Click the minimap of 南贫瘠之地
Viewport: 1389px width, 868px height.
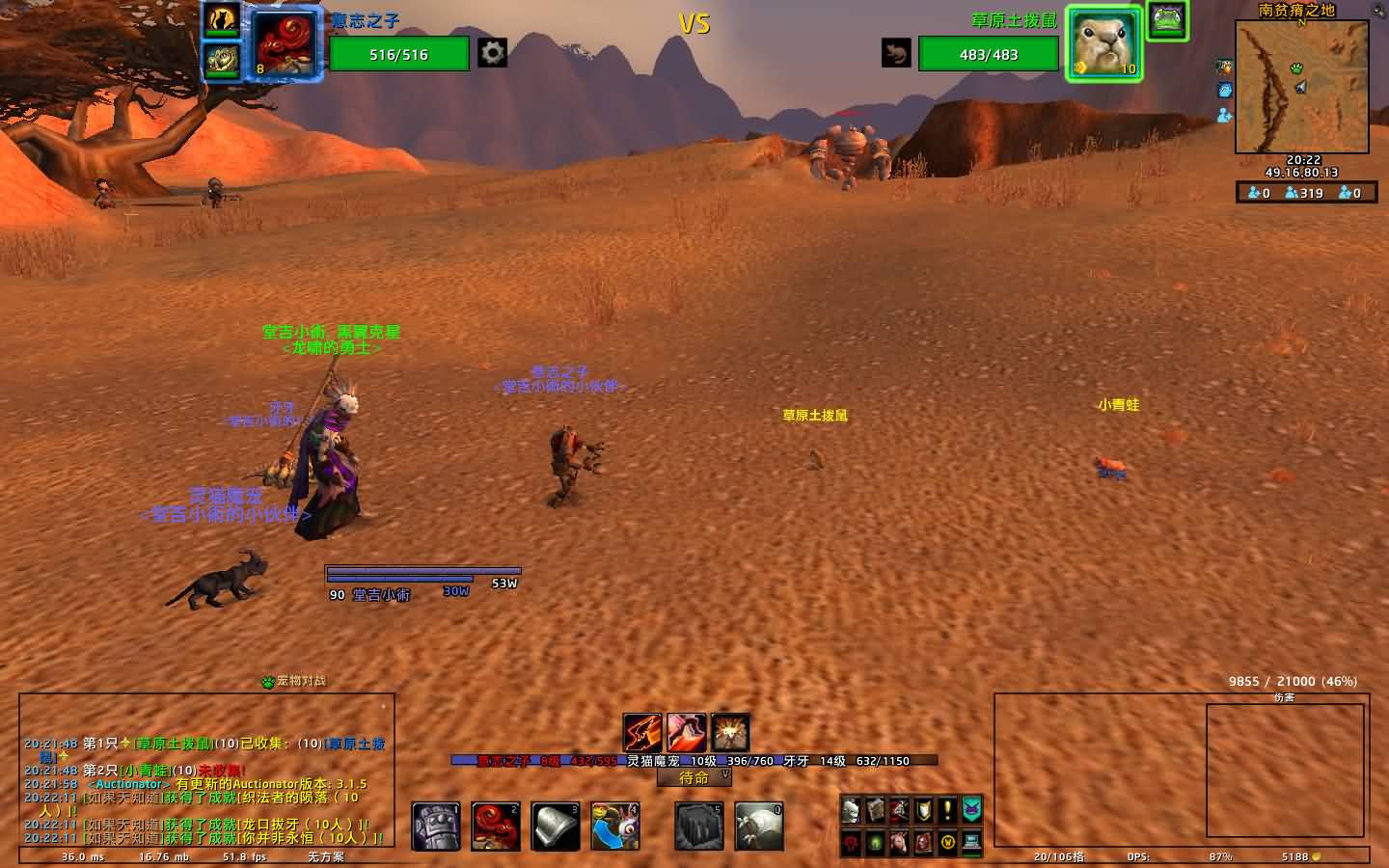click(x=1301, y=87)
